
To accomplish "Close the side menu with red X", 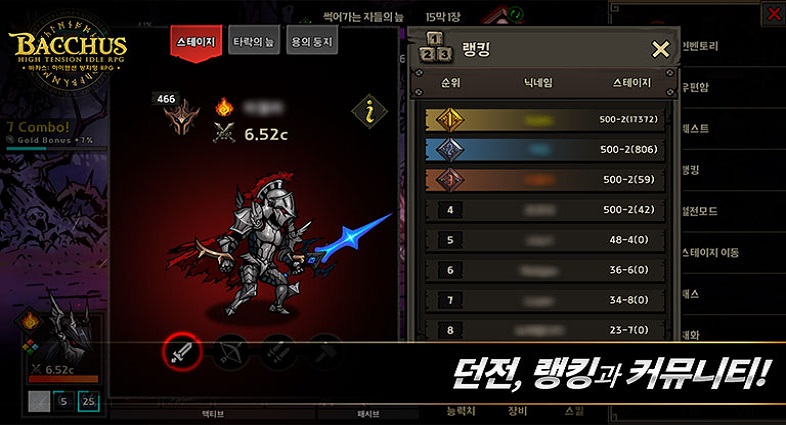I will (x=774, y=13).
